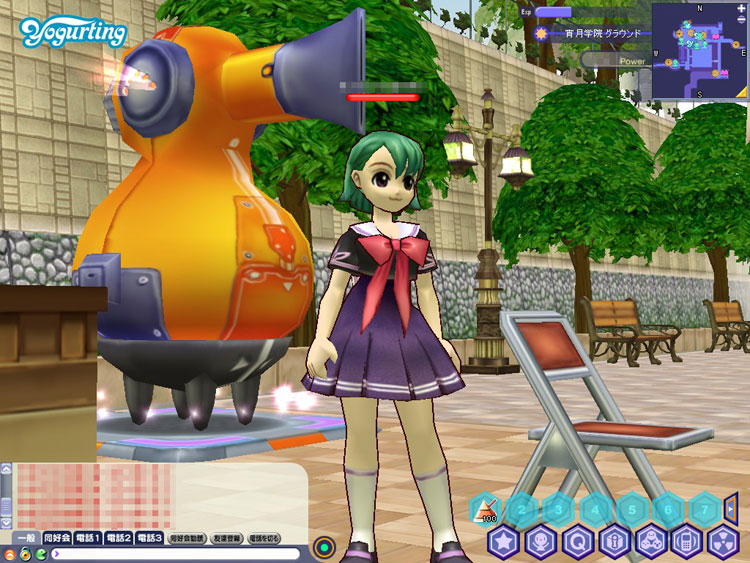Screen dimensions: 750x563
Task: Open the mobile phone hexagon menu
Action: [x=688, y=543]
